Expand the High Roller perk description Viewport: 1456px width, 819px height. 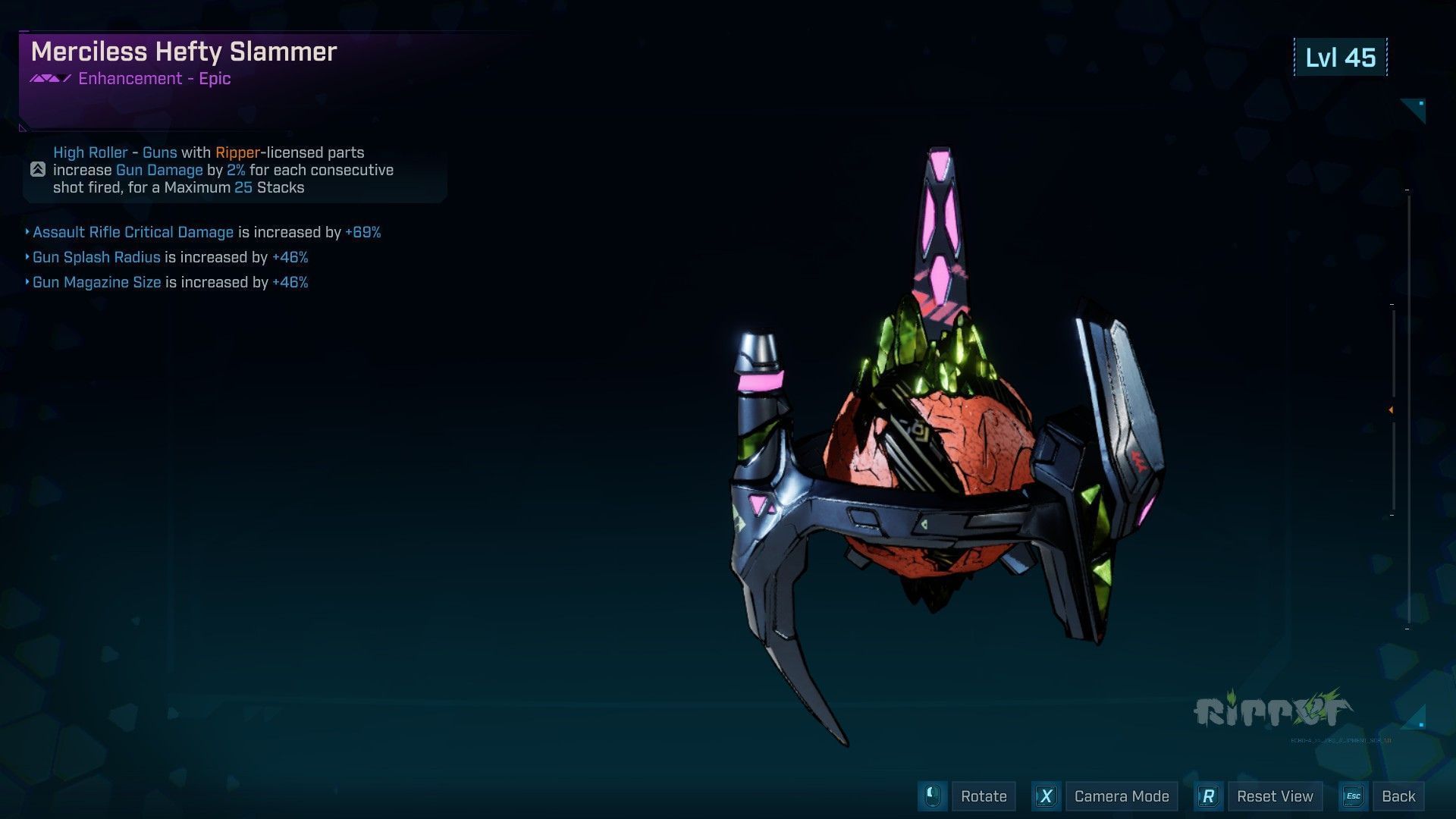click(x=38, y=170)
